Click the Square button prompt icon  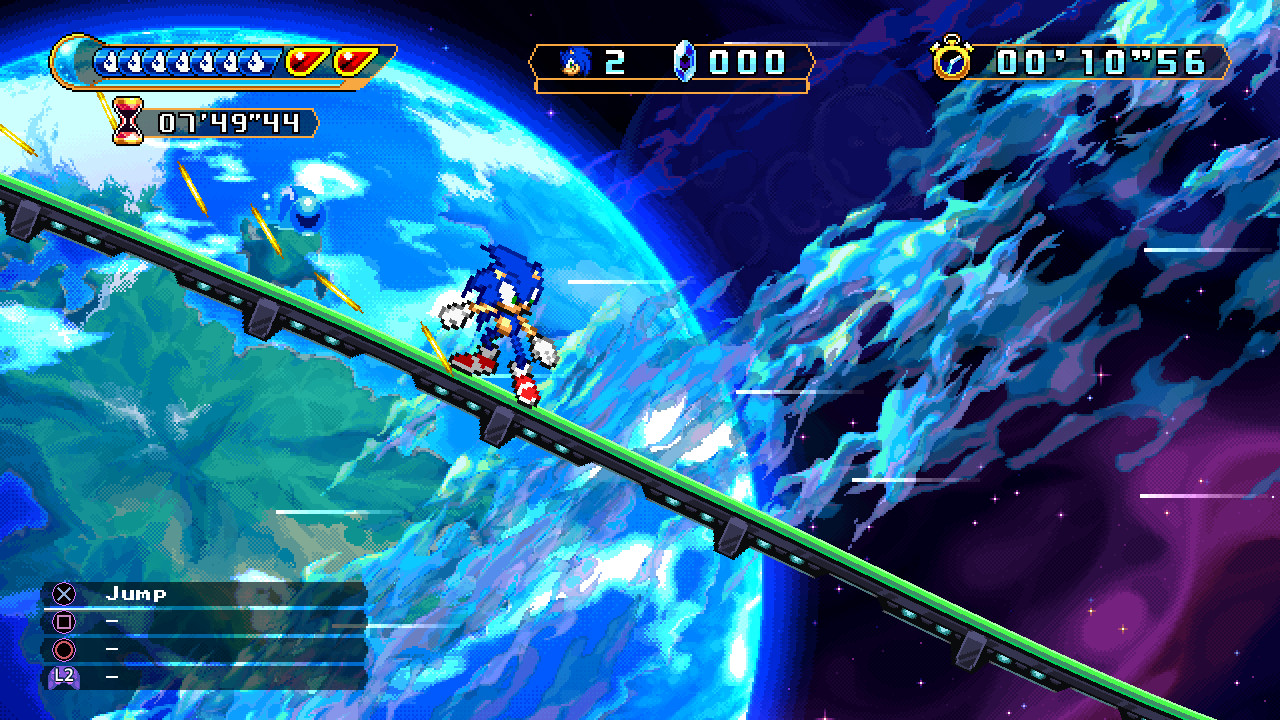(64, 622)
